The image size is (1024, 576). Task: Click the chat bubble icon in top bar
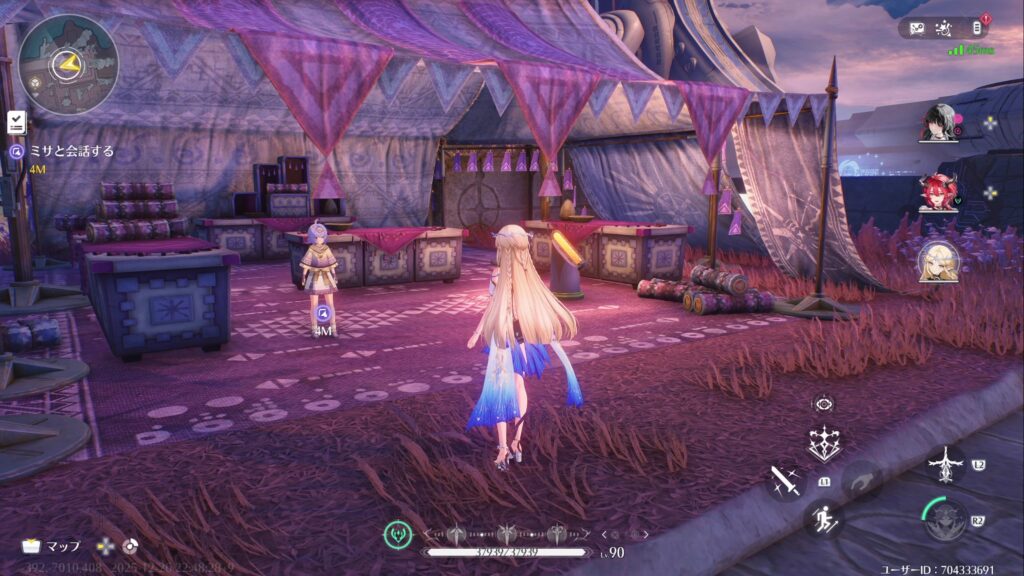point(917,28)
